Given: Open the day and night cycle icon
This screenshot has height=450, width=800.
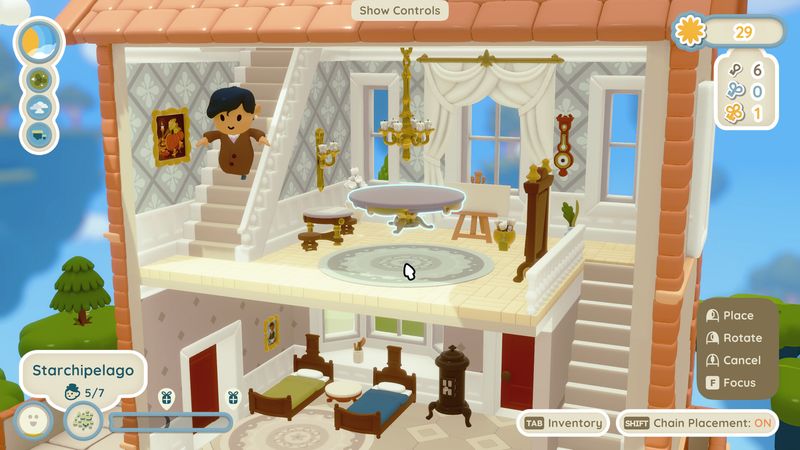Looking at the screenshot, I should (x=41, y=41).
